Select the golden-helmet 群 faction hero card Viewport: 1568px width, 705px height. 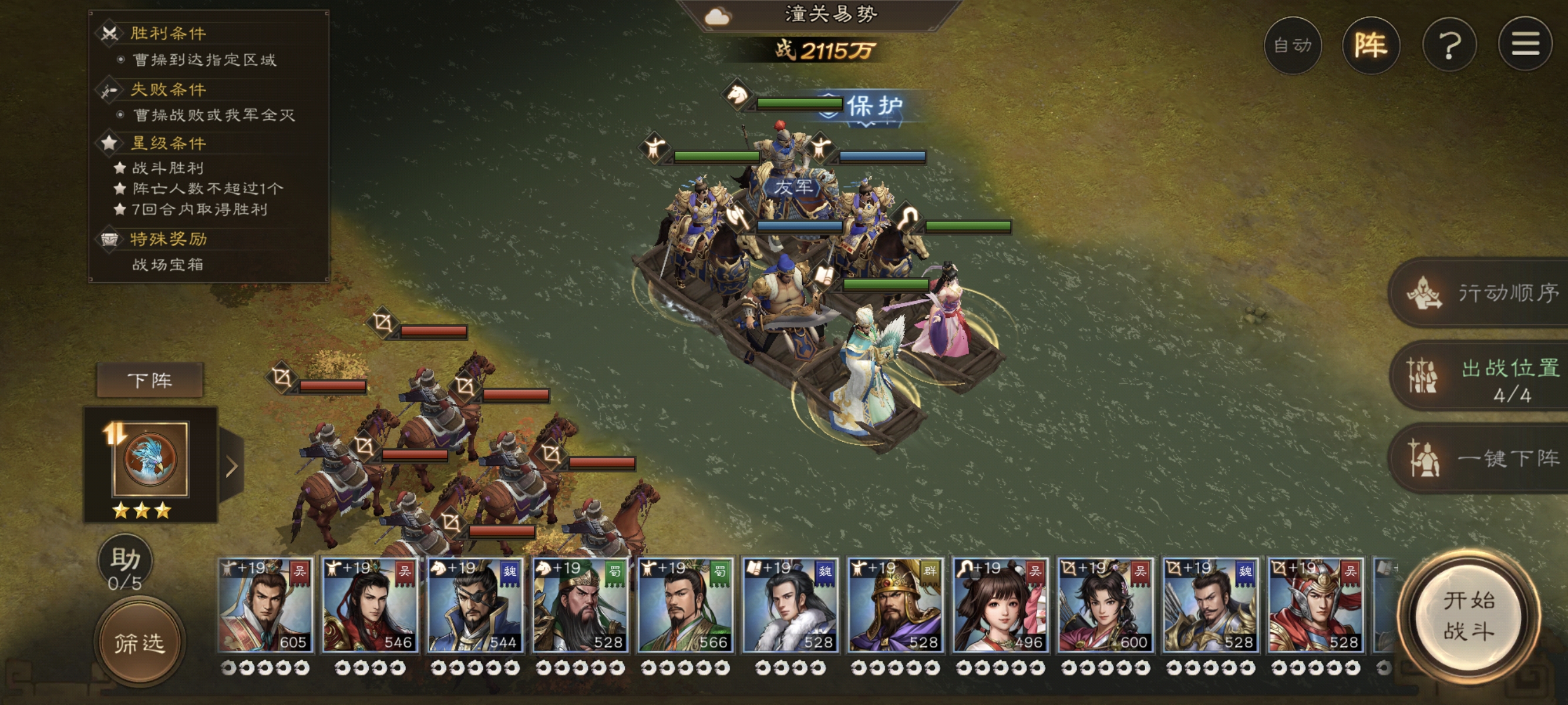point(895,605)
